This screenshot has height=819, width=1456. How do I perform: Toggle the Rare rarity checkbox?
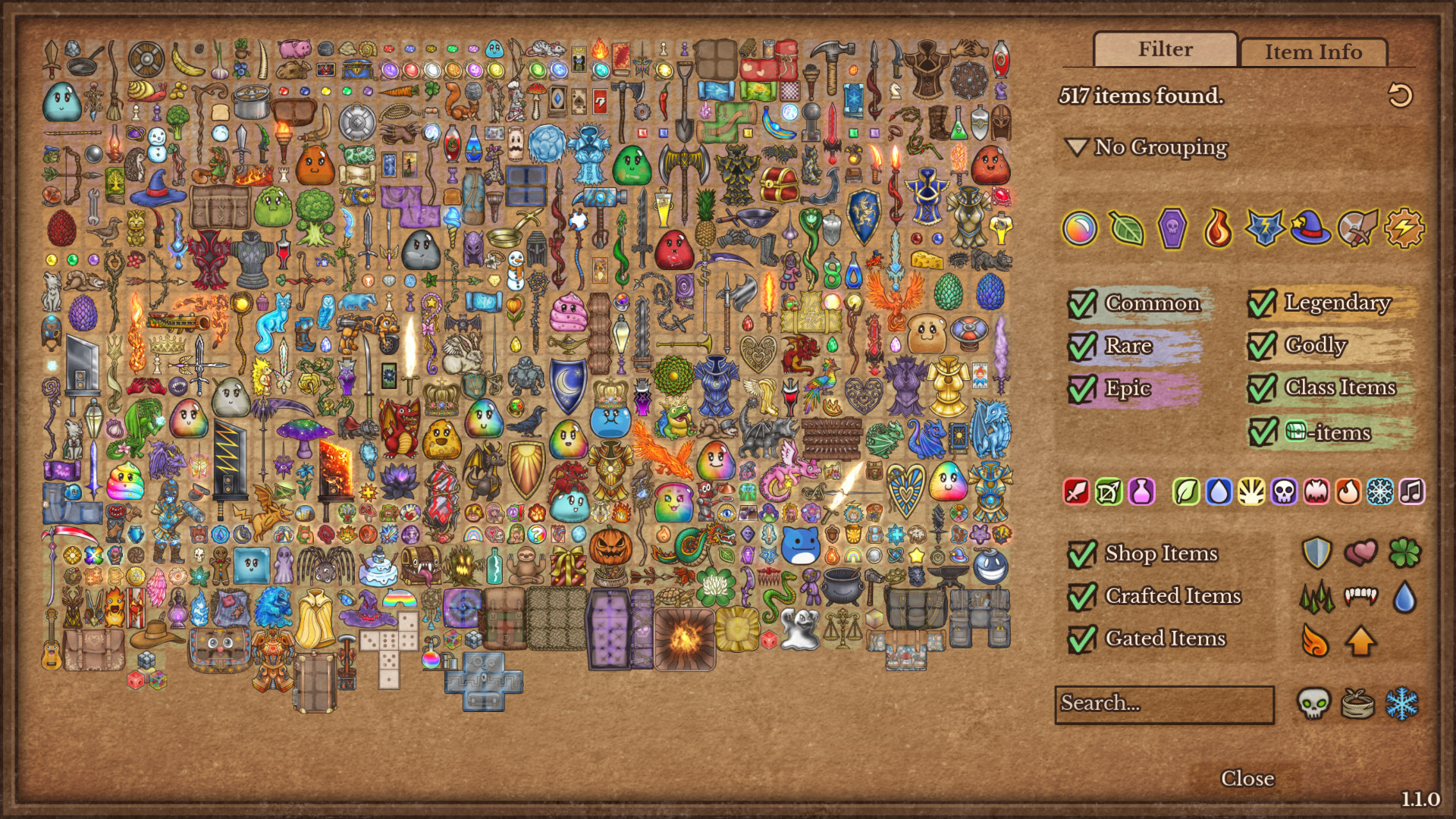pos(1082,346)
